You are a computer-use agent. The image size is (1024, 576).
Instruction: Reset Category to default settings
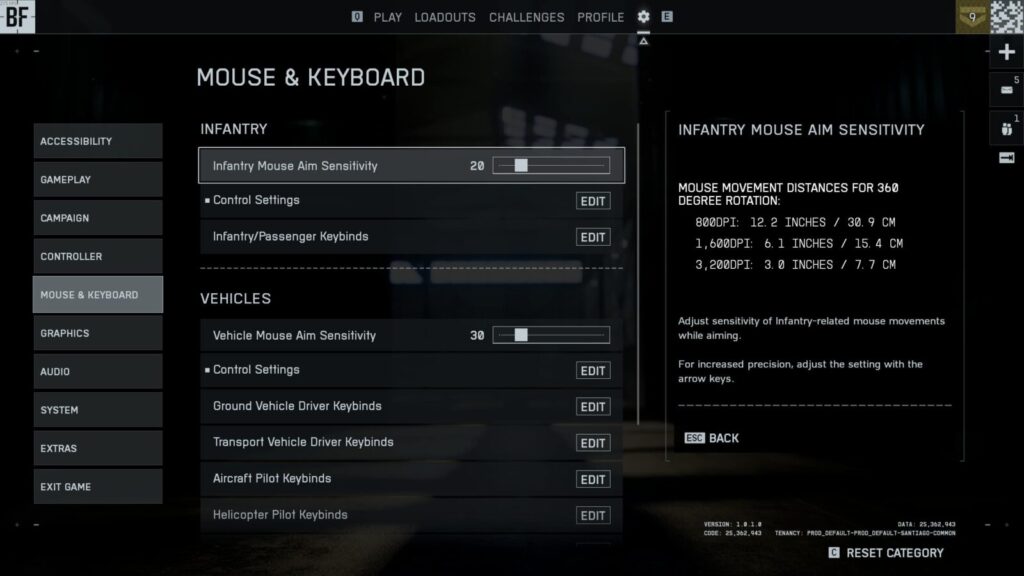point(893,553)
